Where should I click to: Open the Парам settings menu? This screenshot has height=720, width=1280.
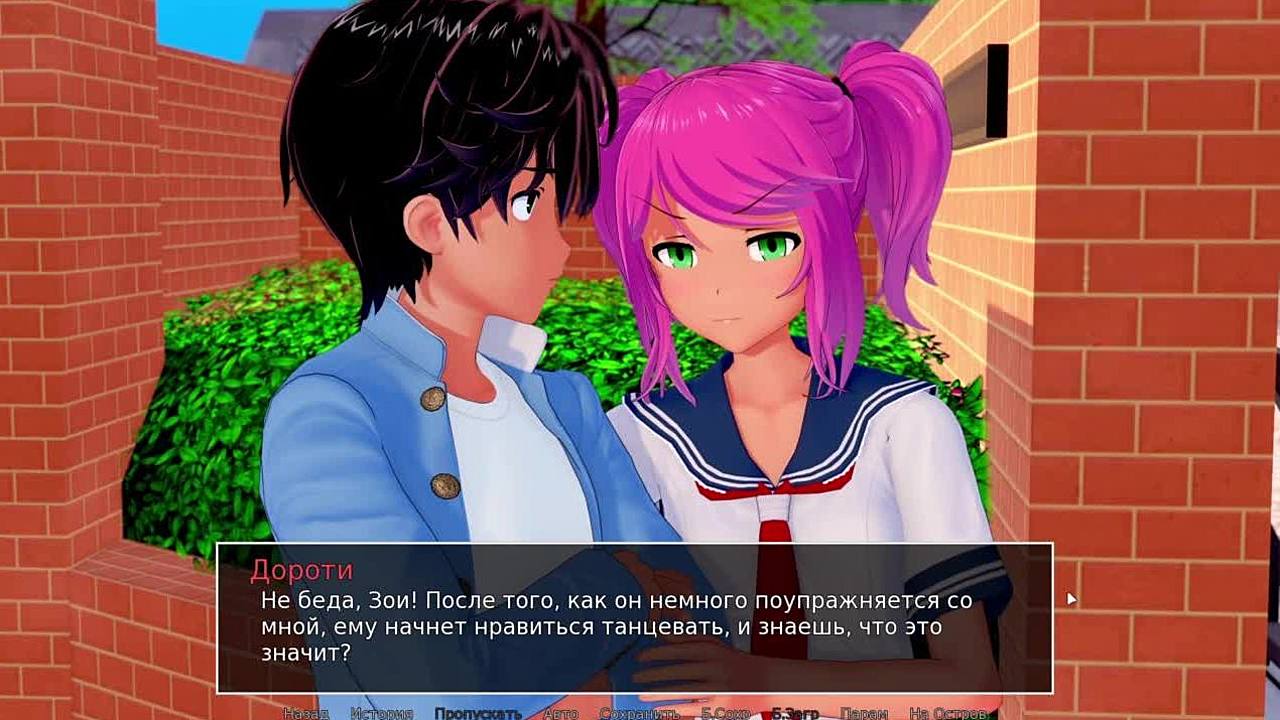pos(863,713)
